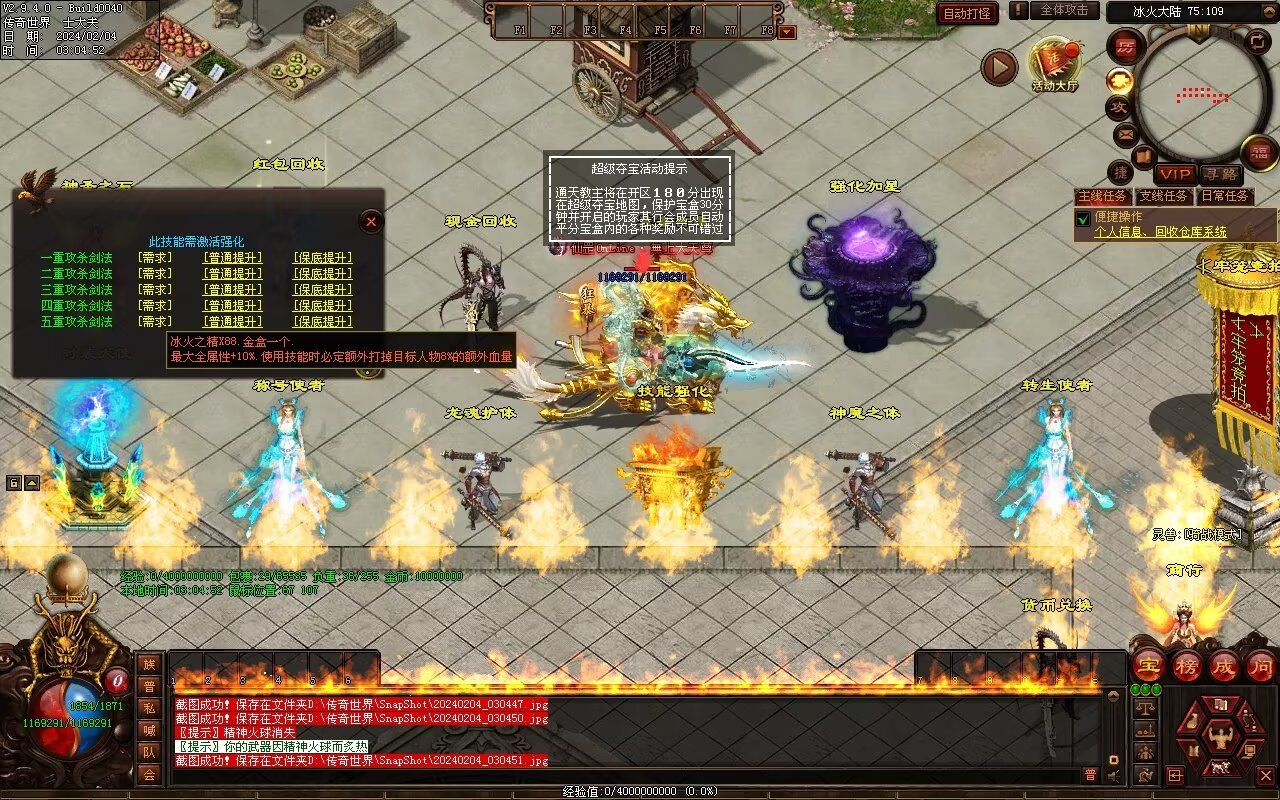Open the 榜 ranking button
The height and width of the screenshot is (800, 1280).
(1187, 666)
